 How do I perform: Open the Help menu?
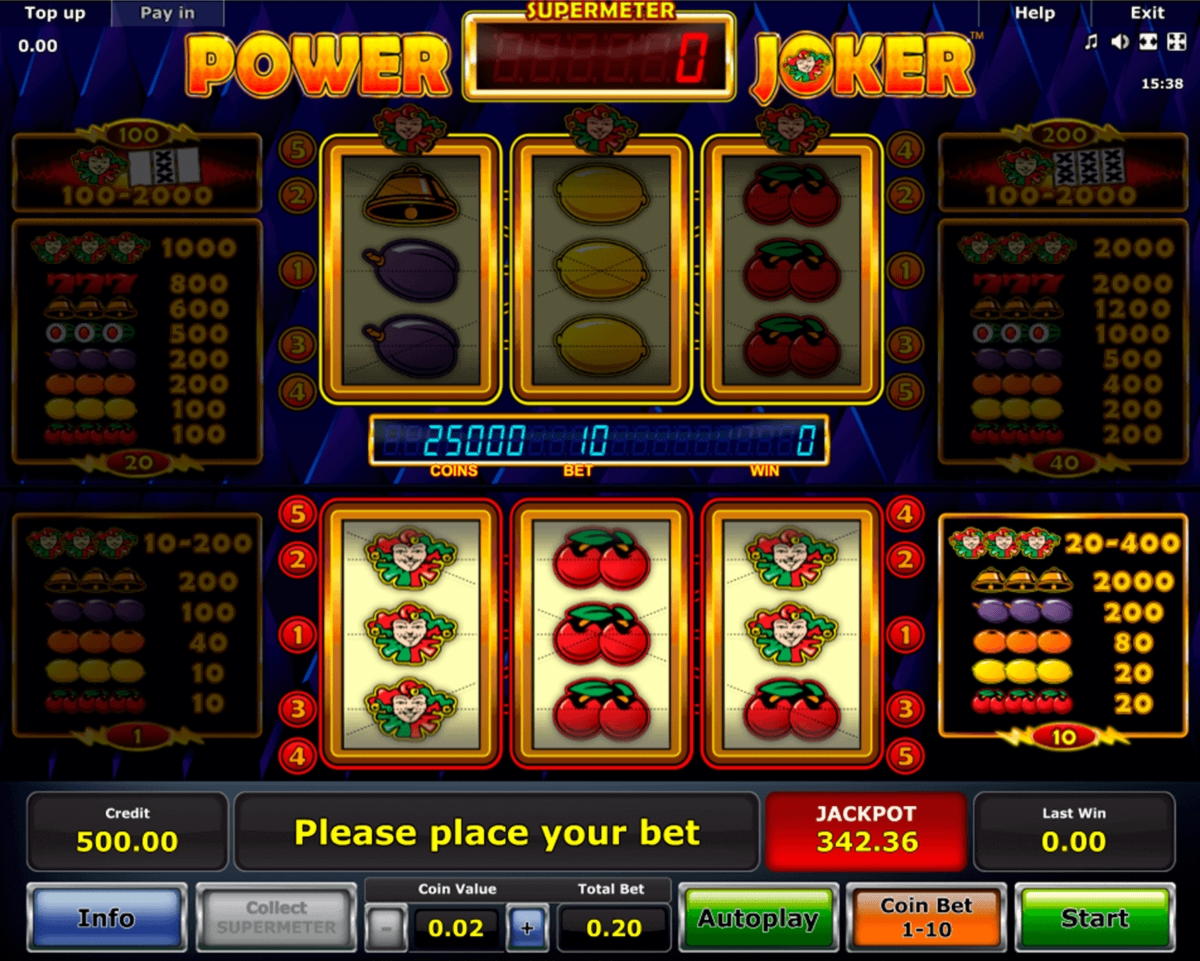[1034, 13]
